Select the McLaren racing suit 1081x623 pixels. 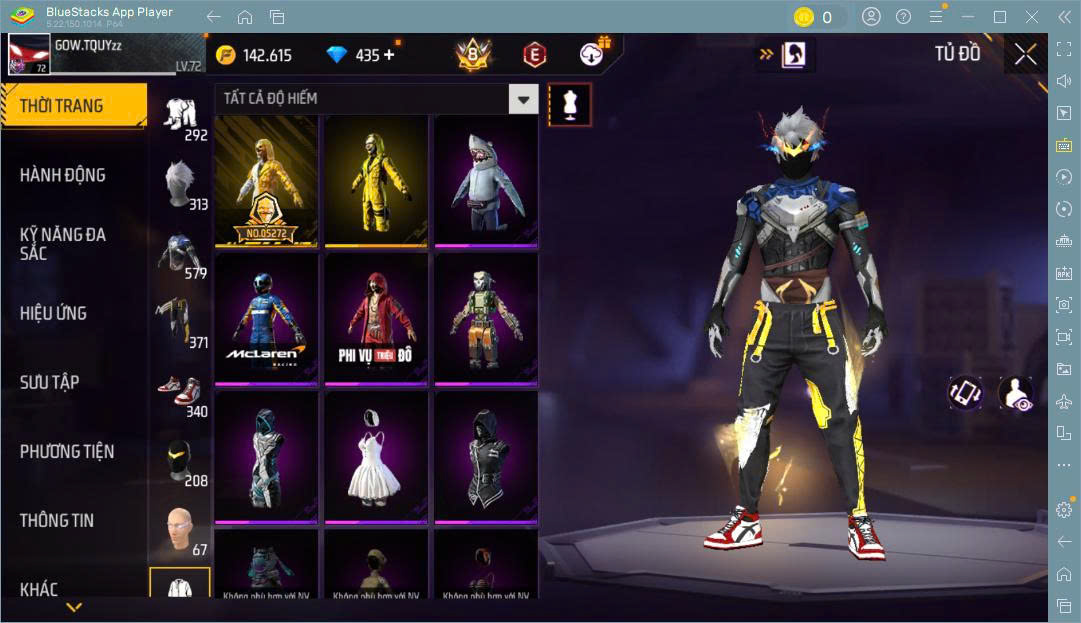click(266, 318)
